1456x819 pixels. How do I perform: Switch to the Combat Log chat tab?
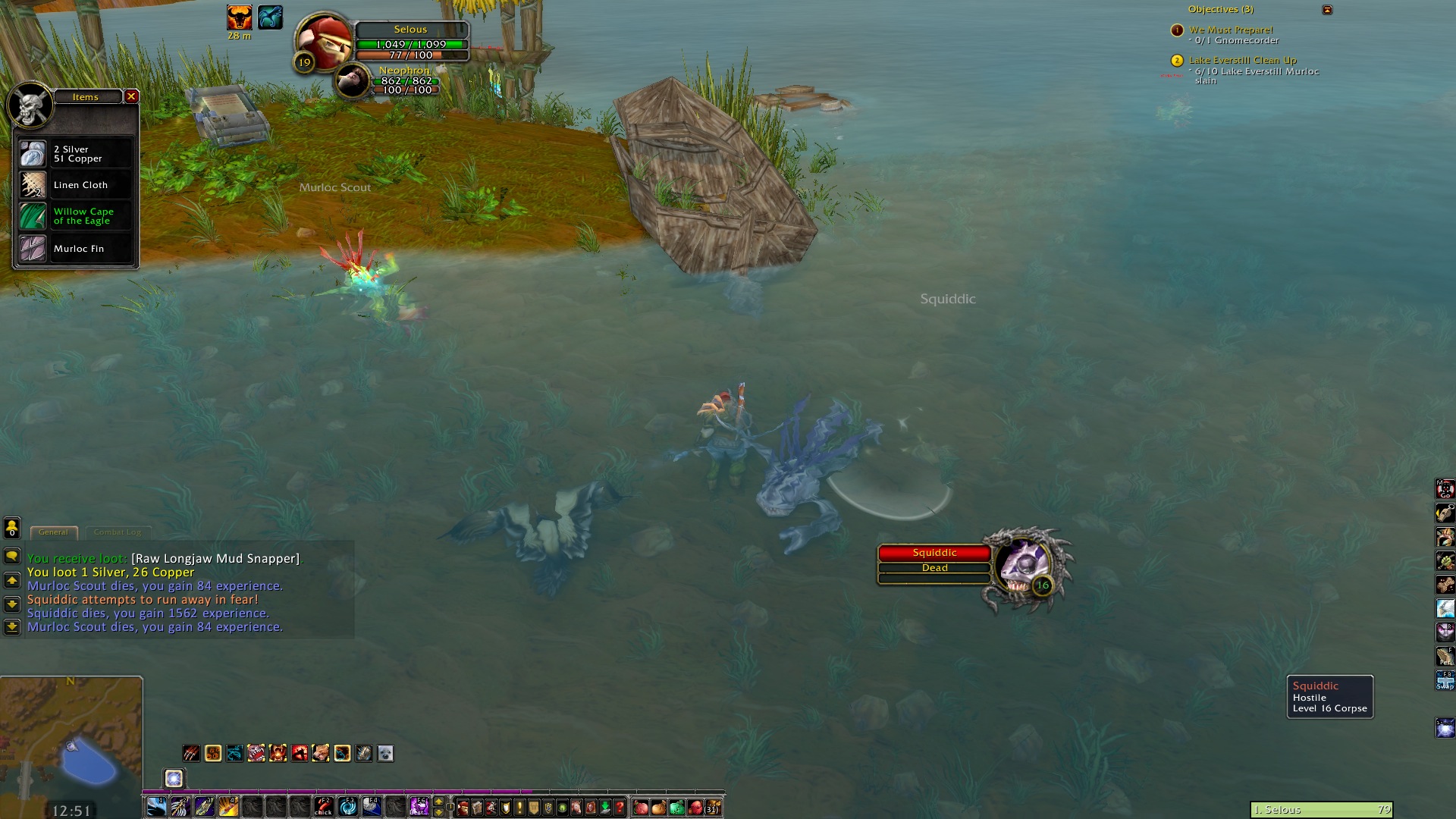click(x=118, y=532)
